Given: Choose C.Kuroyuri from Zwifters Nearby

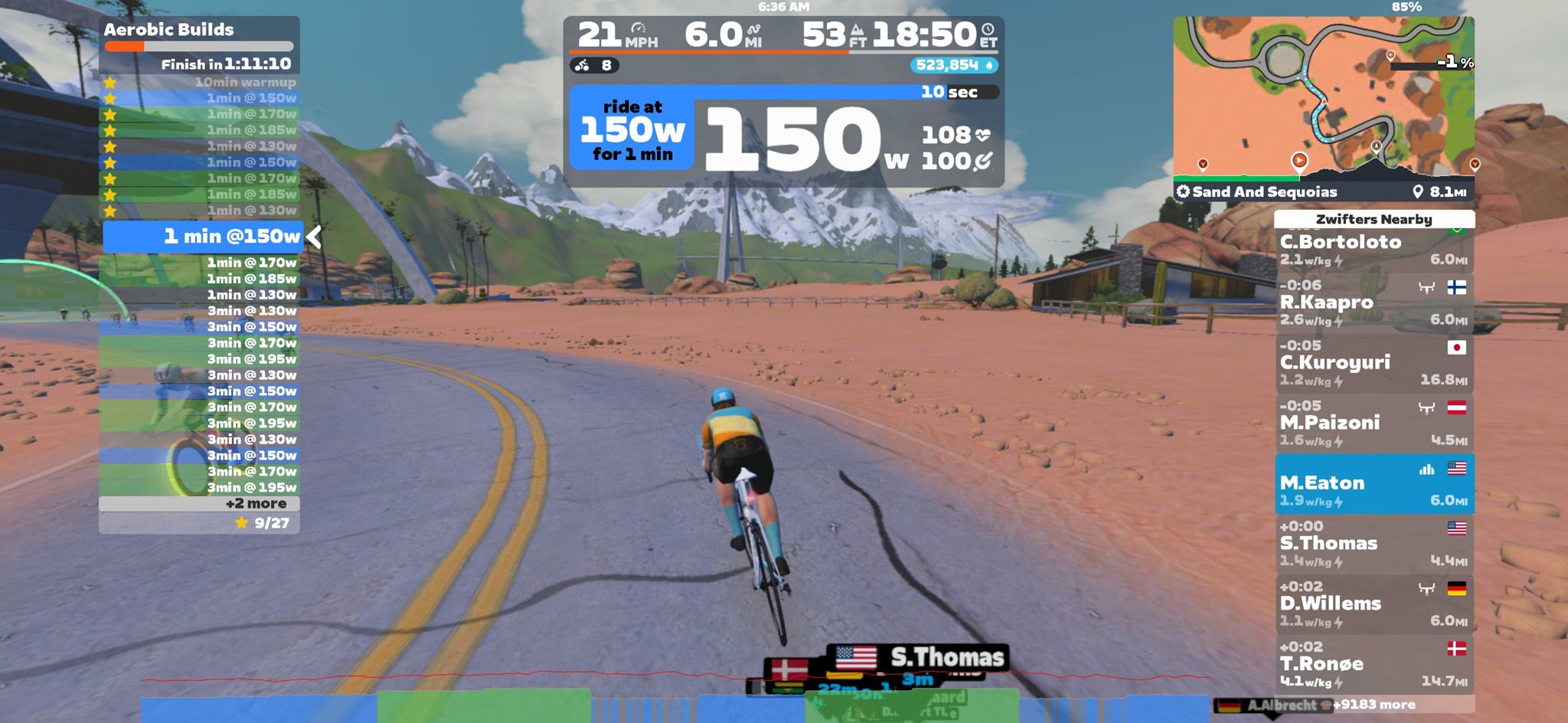Looking at the screenshot, I should click(x=1374, y=363).
